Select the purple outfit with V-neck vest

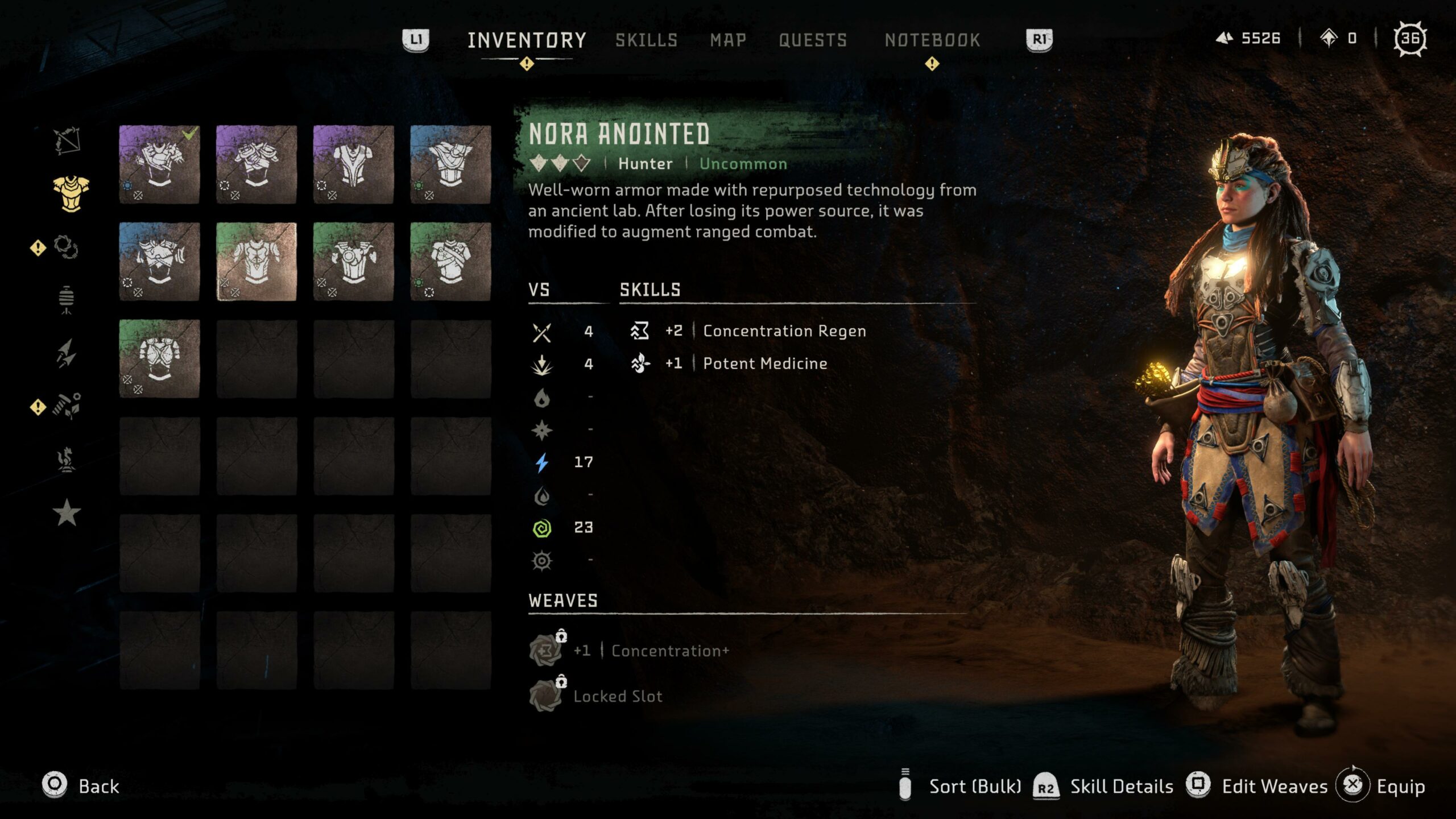pyautogui.click(x=353, y=164)
